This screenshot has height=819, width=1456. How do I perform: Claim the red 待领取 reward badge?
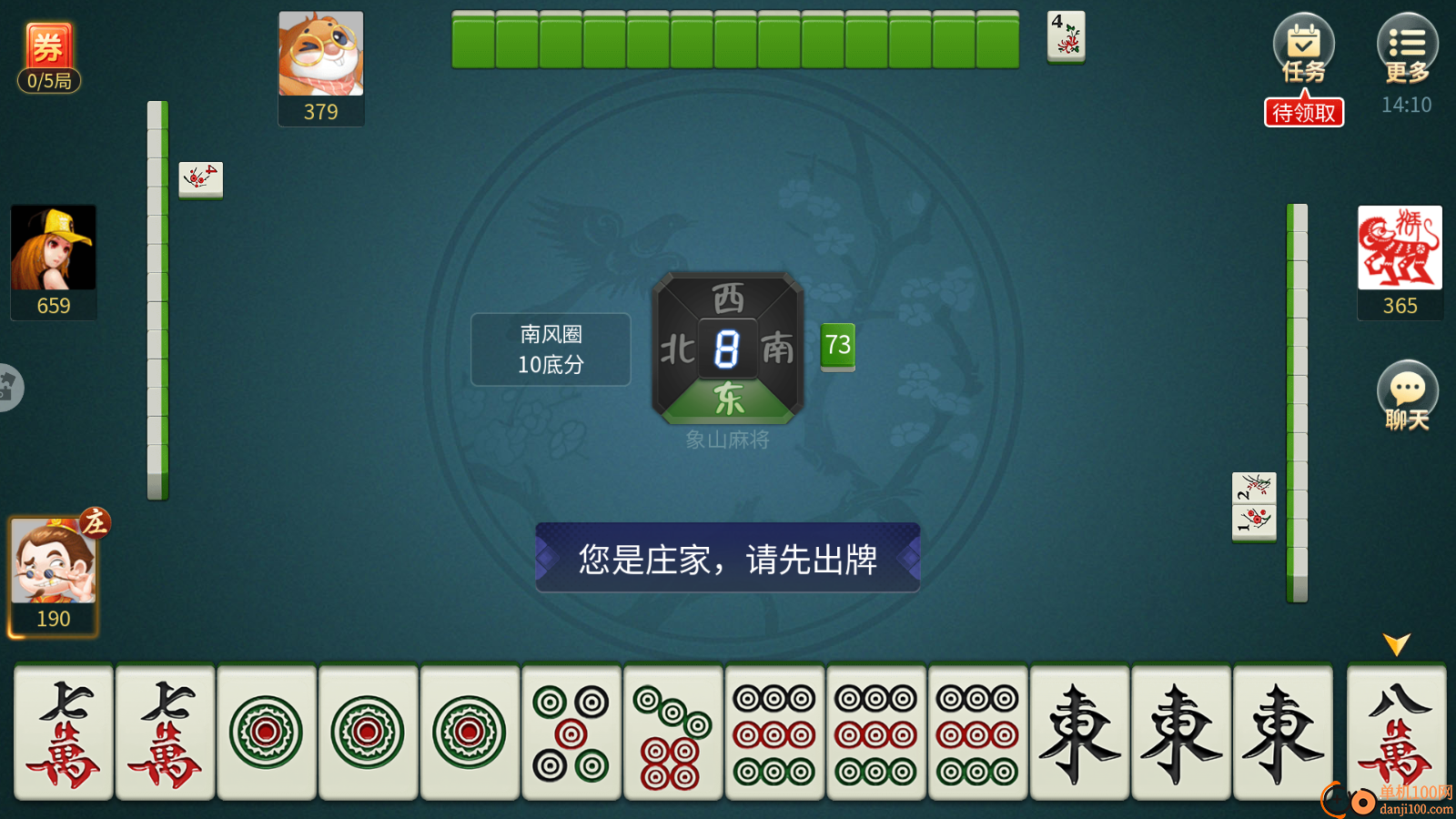coord(1303,112)
